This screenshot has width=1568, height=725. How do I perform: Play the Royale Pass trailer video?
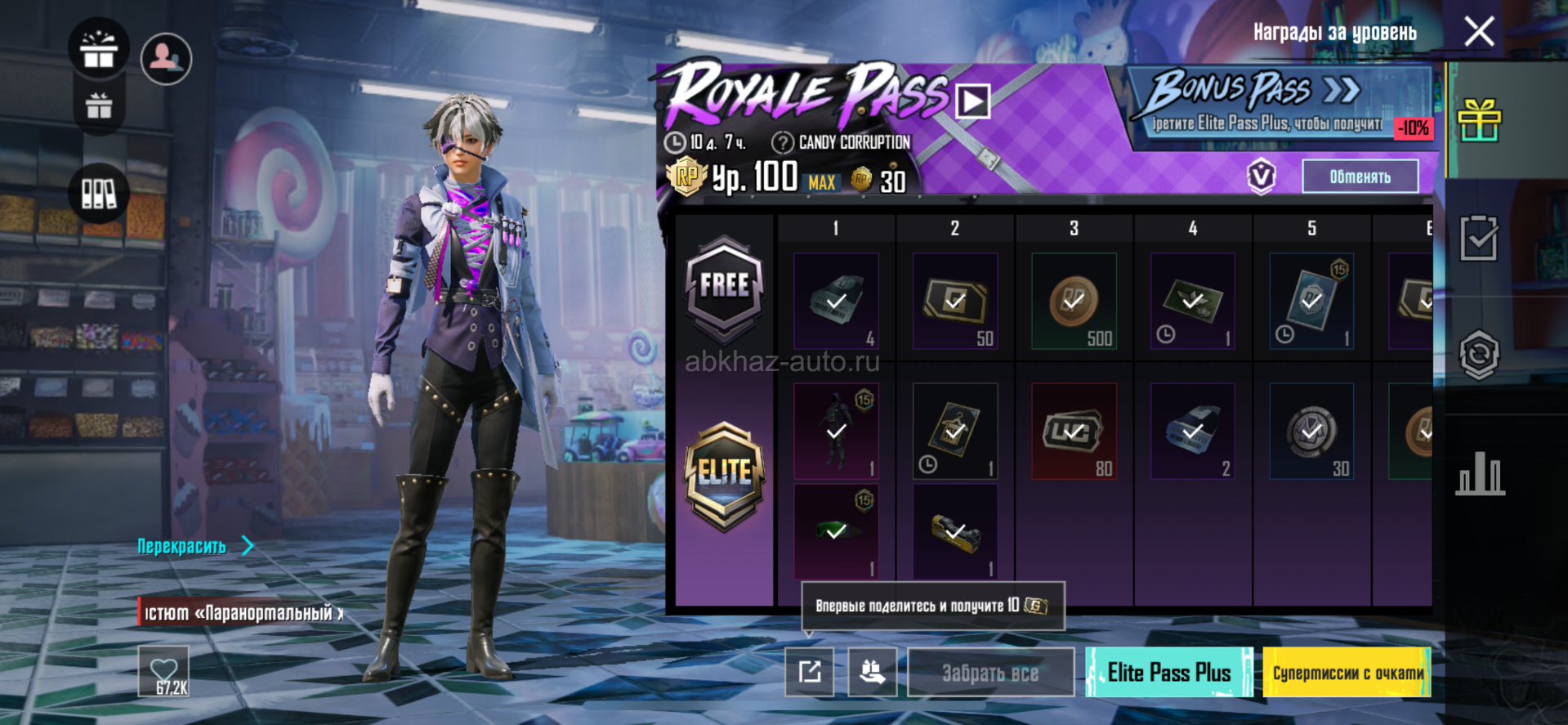[x=972, y=102]
